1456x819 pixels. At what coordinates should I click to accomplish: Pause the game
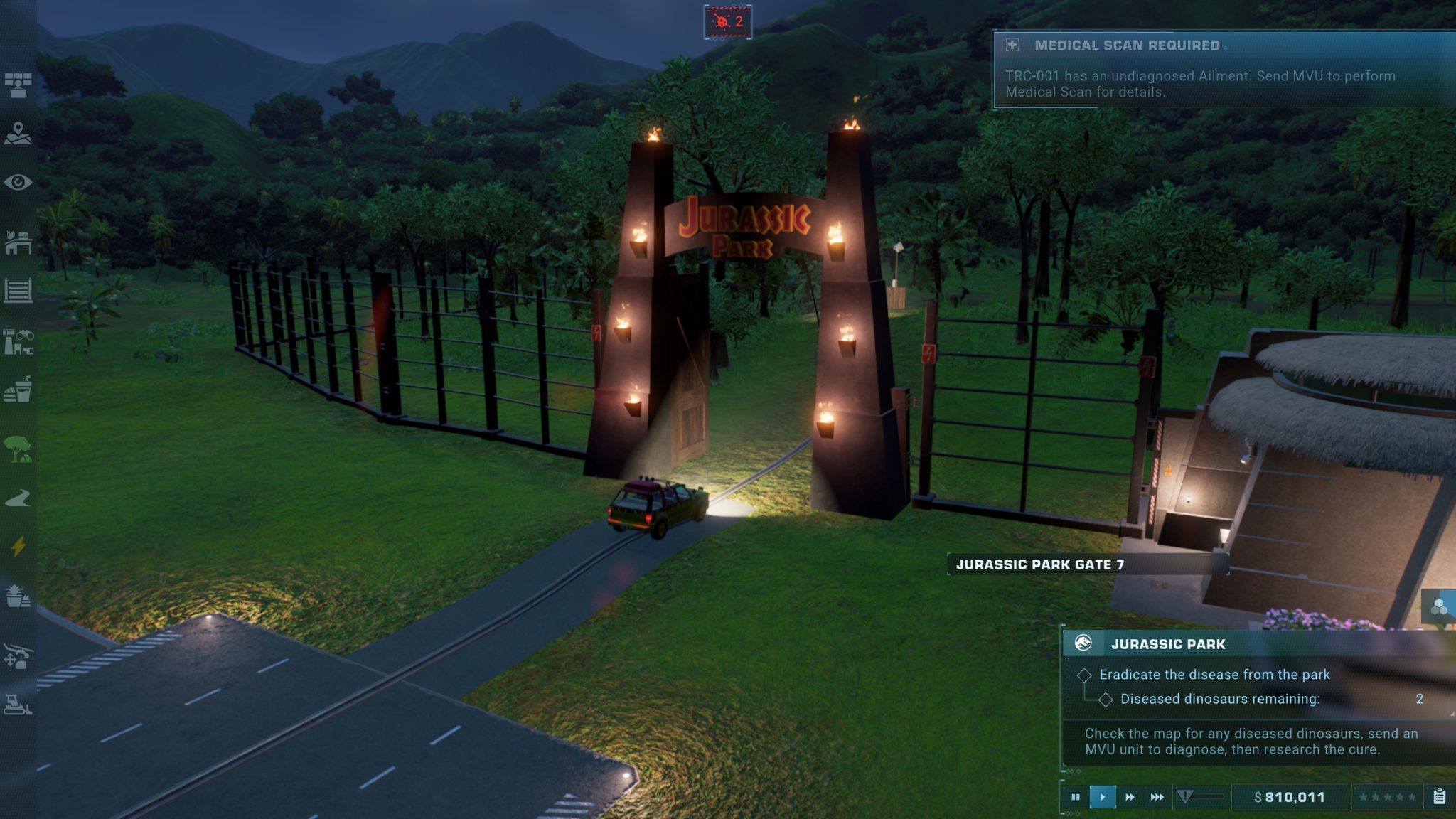click(1075, 797)
